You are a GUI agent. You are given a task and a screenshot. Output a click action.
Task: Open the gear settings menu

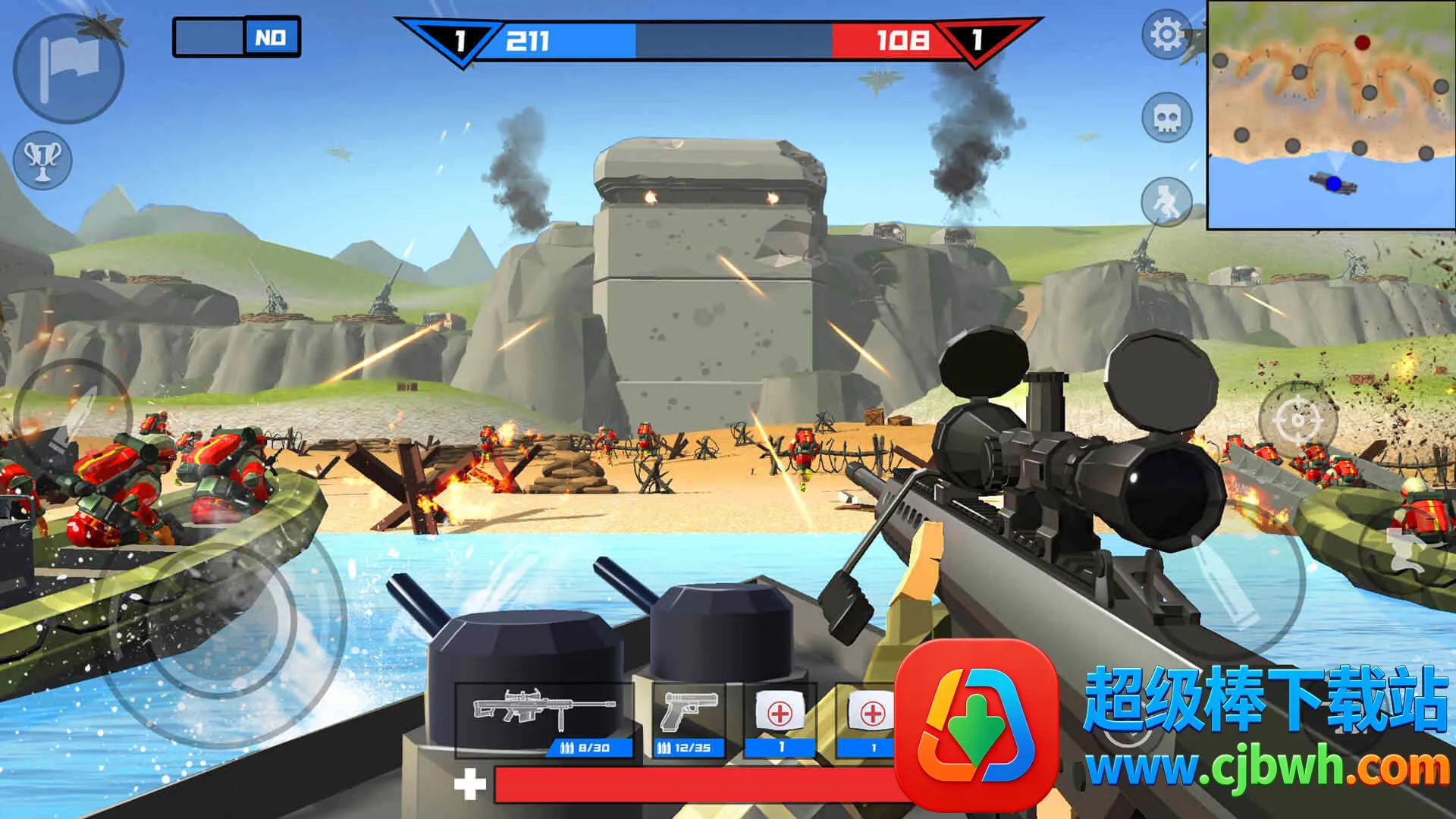click(1166, 34)
